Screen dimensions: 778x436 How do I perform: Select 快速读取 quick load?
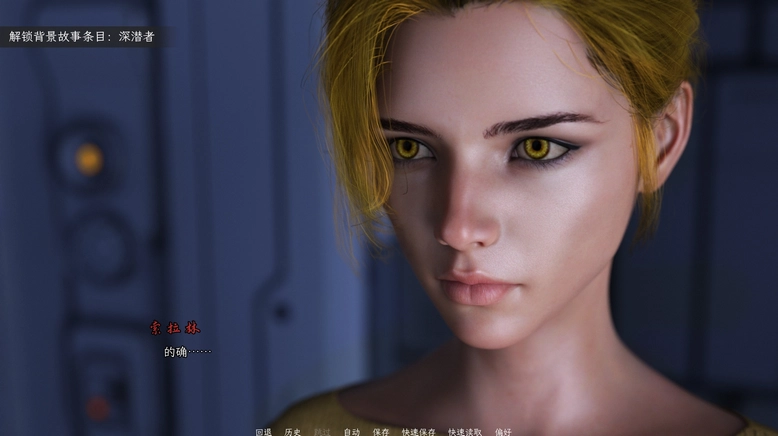465,432
